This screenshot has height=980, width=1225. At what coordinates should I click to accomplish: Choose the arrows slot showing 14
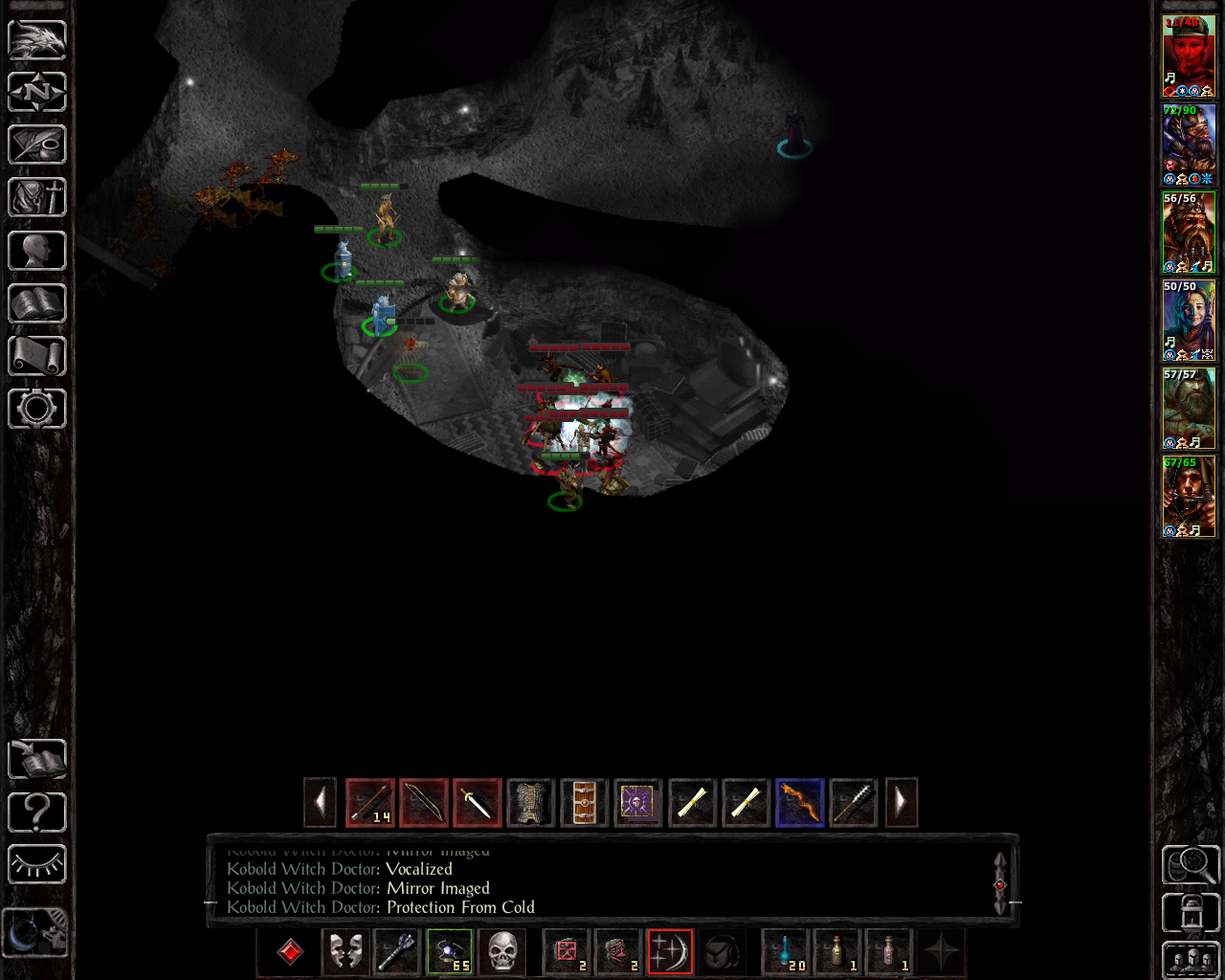click(370, 802)
